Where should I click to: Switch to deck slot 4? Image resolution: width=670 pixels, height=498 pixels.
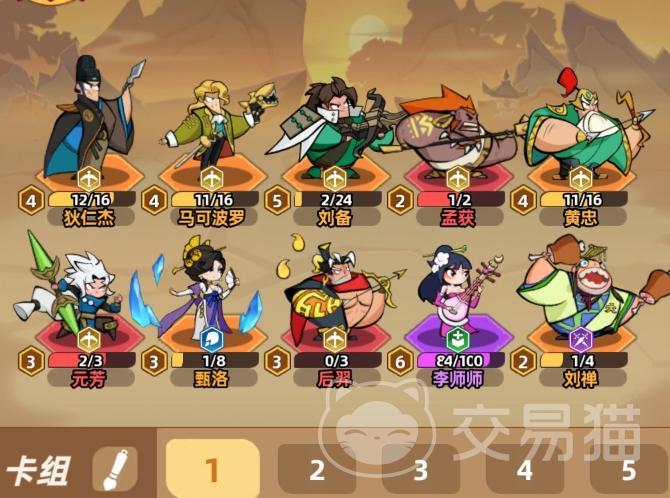coord(525,470)
